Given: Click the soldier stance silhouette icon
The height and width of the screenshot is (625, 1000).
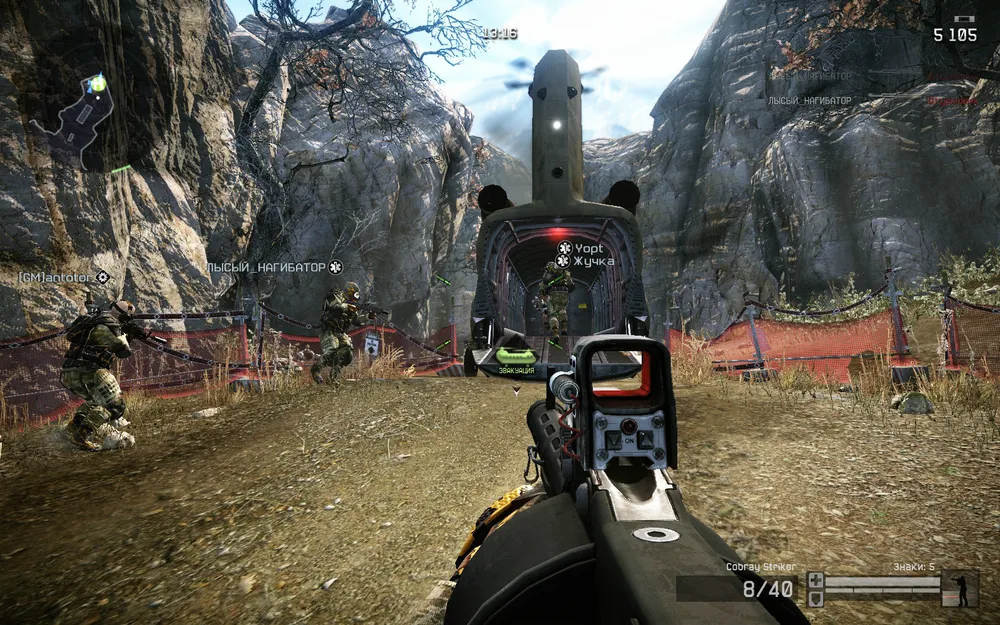Looking at the screenshot, I should (x=960, y=588).
